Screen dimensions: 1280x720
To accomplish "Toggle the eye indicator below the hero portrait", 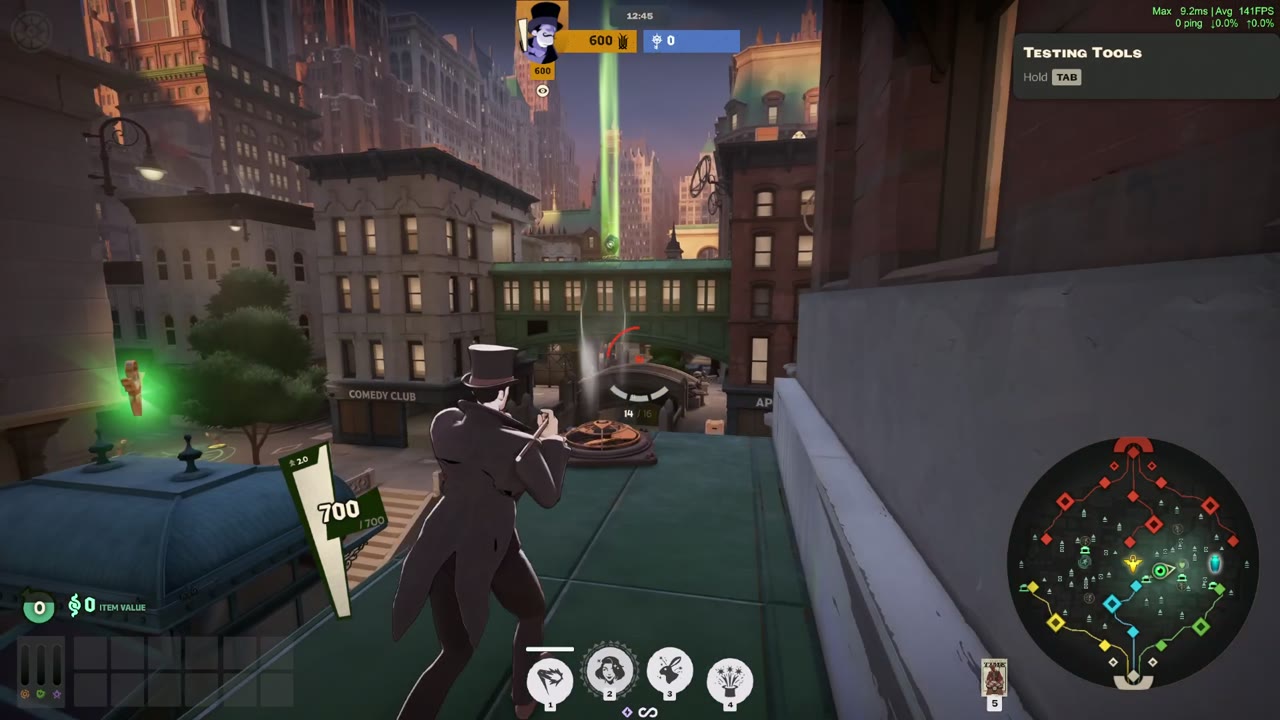I will pos(542,90).
